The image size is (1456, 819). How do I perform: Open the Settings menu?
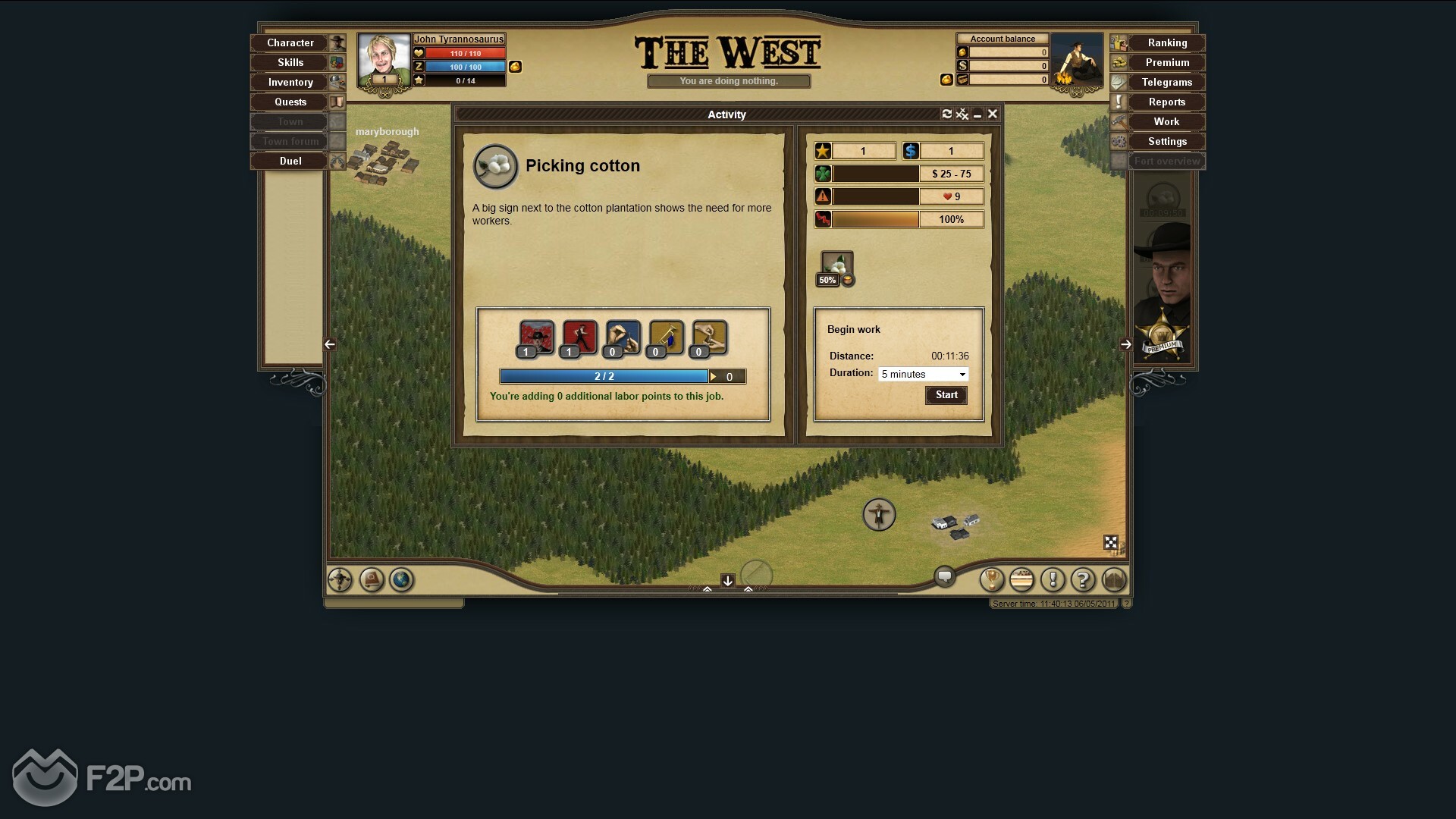pos(1166,142)
